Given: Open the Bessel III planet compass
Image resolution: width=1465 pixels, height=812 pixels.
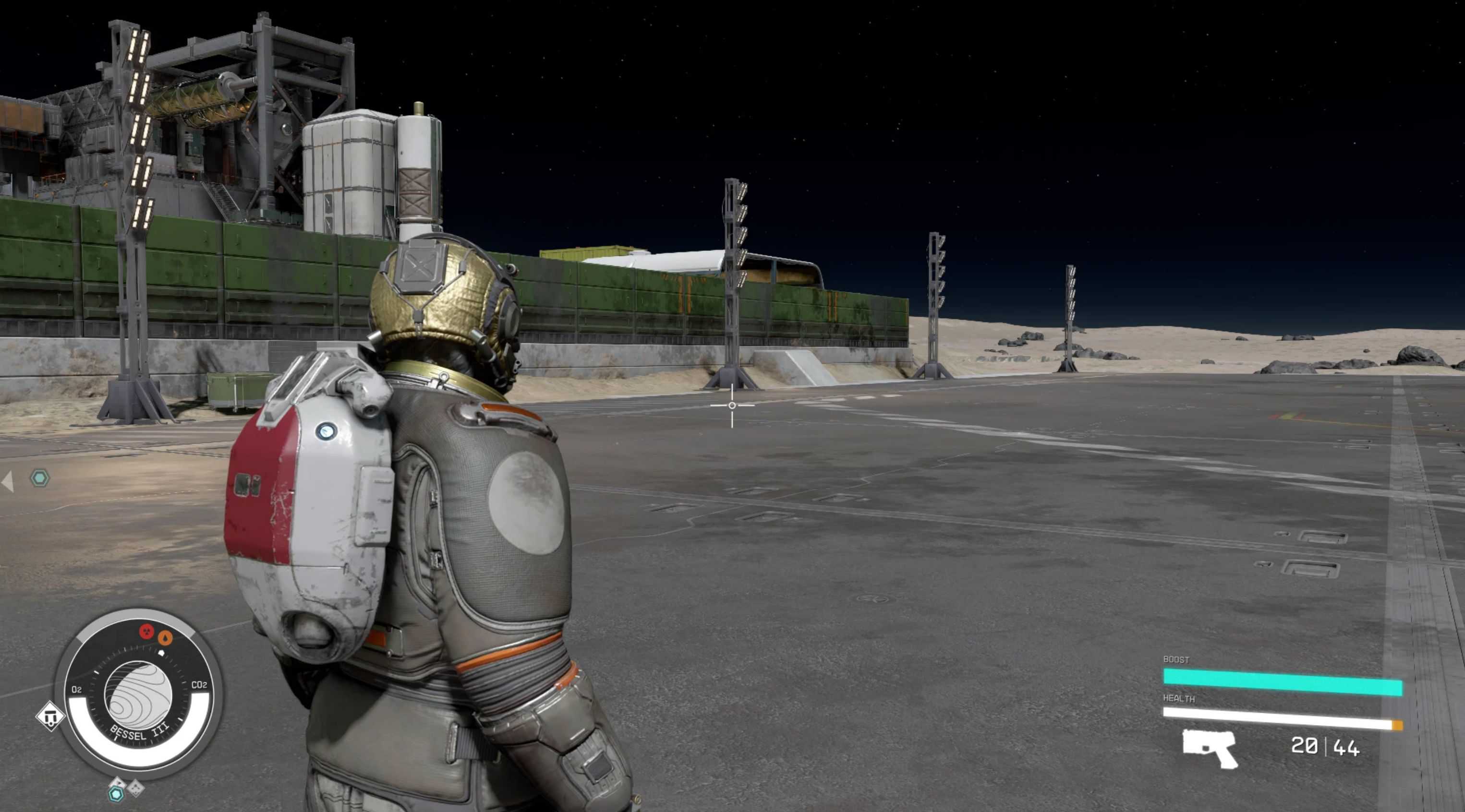Looking at the screenshot, I should (139, 695).
